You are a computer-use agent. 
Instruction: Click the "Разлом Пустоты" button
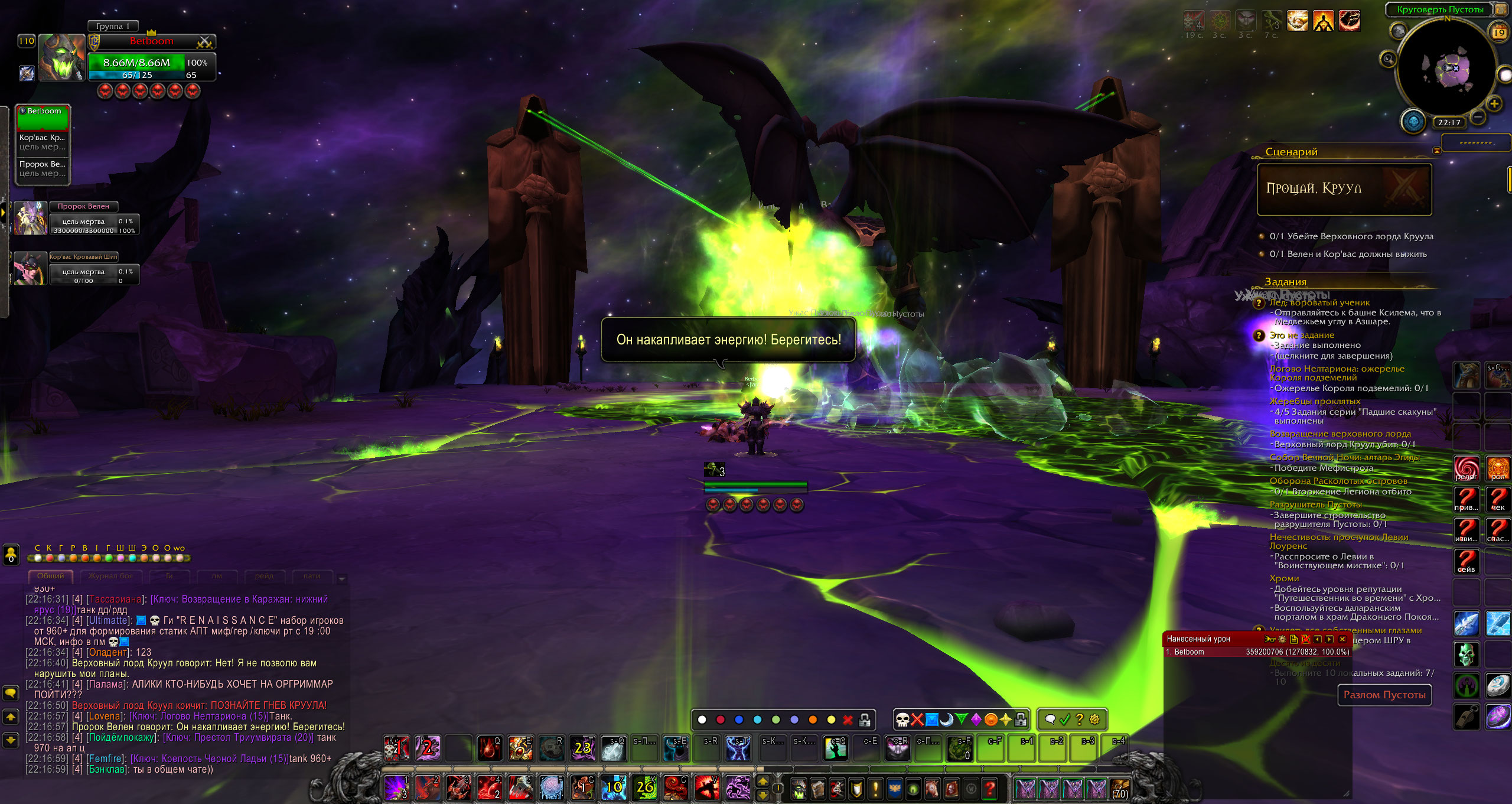tap(1384, 695)
